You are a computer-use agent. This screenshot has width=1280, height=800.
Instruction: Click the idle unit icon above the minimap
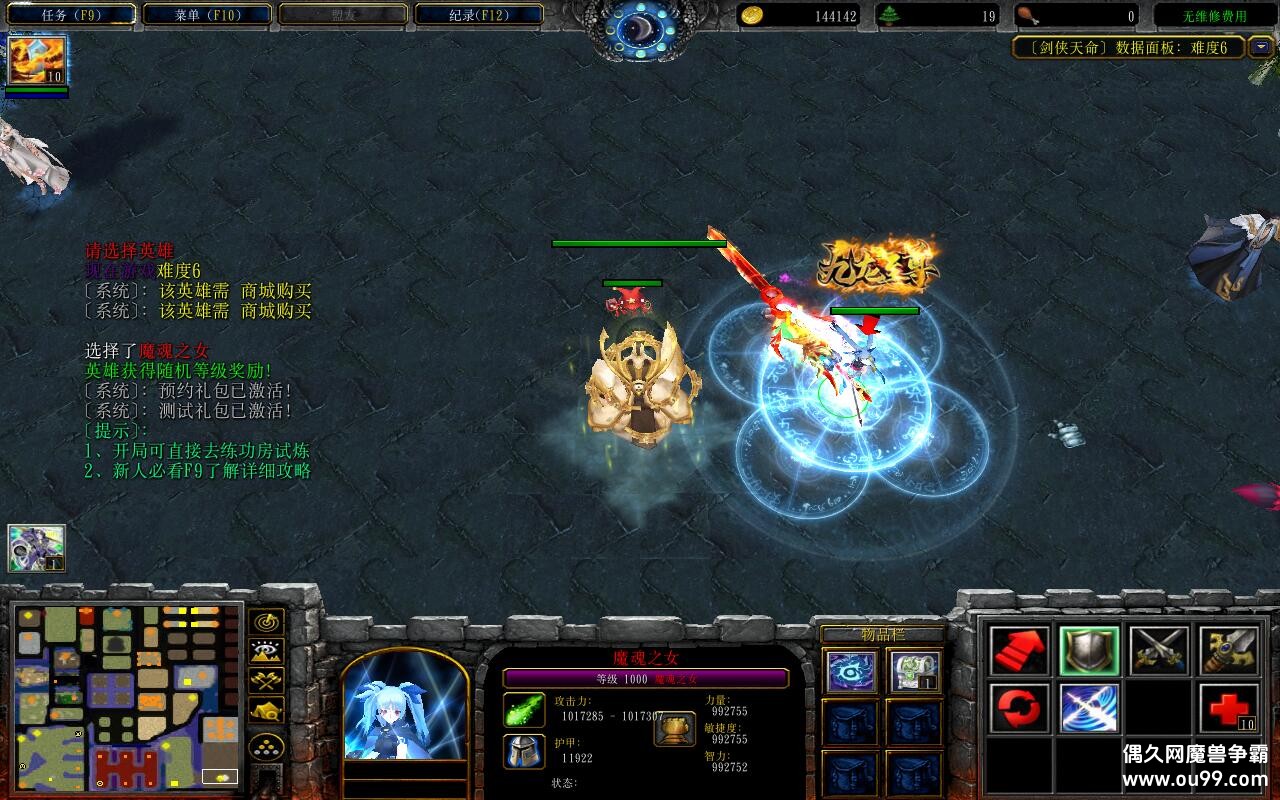point(36,548)
